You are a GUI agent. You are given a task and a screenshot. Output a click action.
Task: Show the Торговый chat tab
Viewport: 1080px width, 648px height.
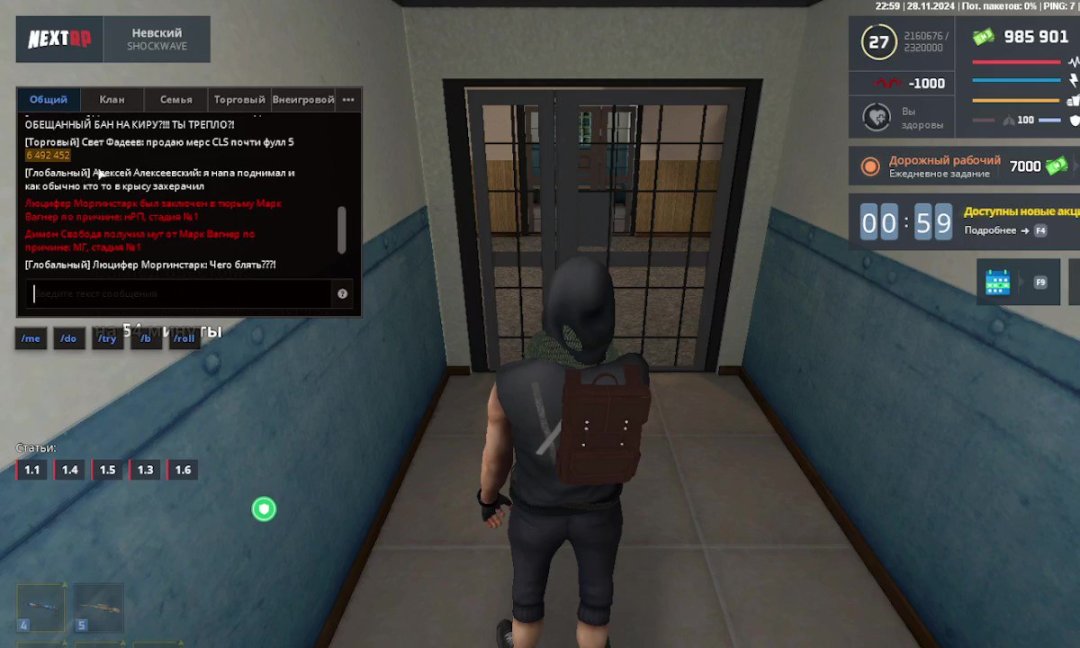[240, 100]
